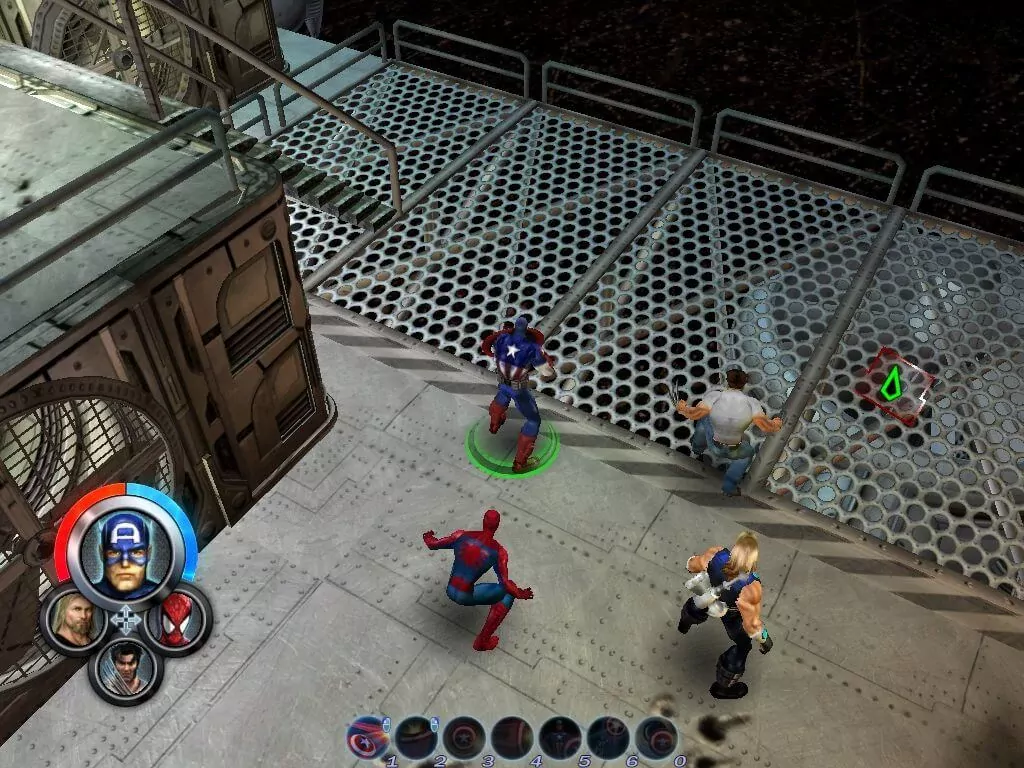
Task: Use the power icon numbered 2
Action: [416, 738]
